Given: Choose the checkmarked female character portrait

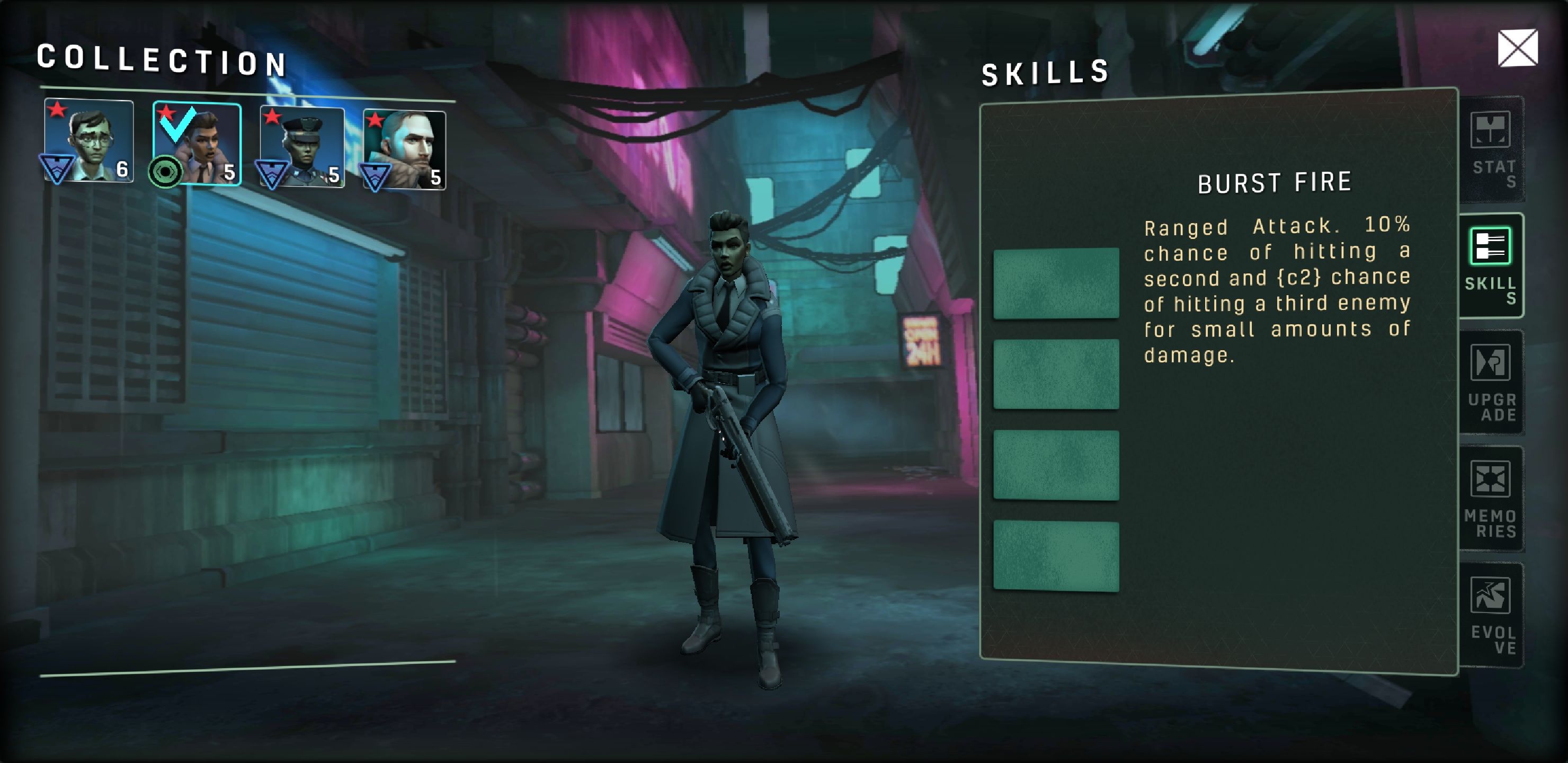Looking at the screenshot, I should (197, 144).
